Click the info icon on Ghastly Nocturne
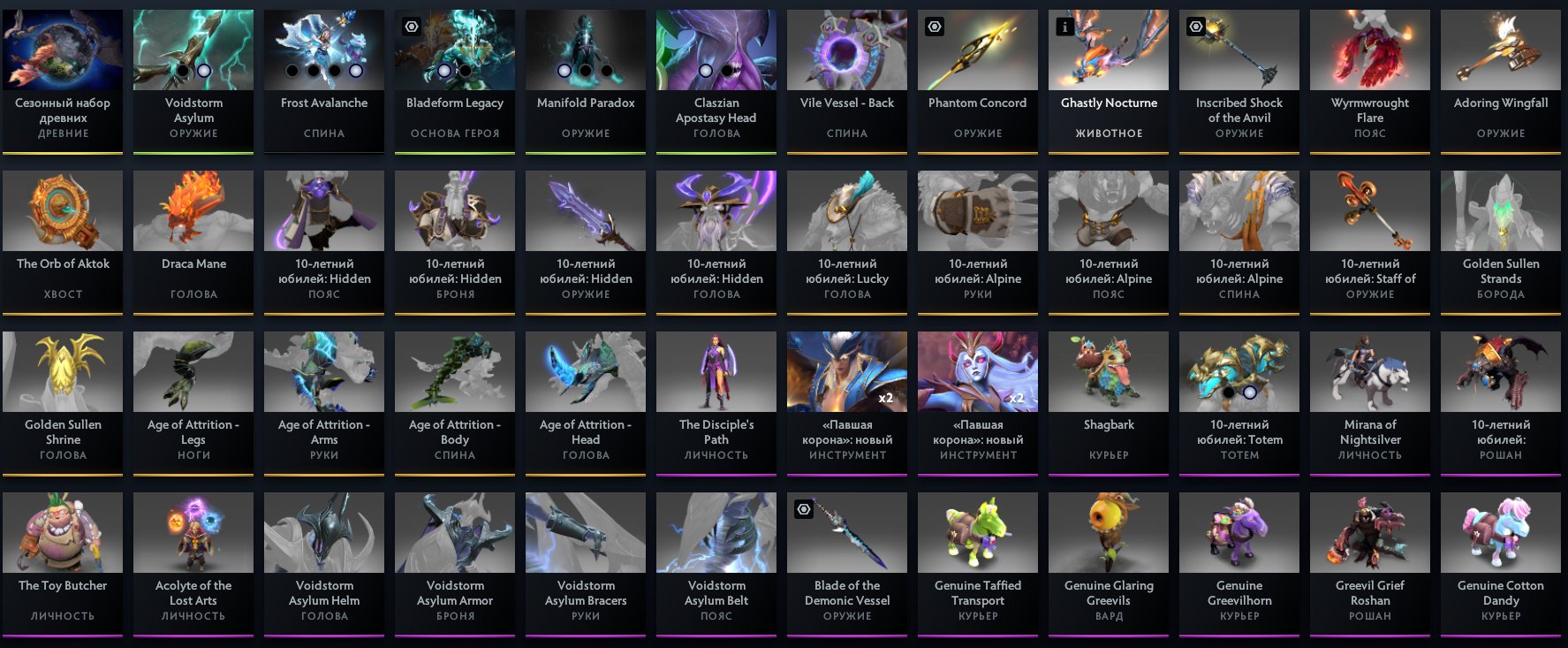 [x=1064, y=27]
